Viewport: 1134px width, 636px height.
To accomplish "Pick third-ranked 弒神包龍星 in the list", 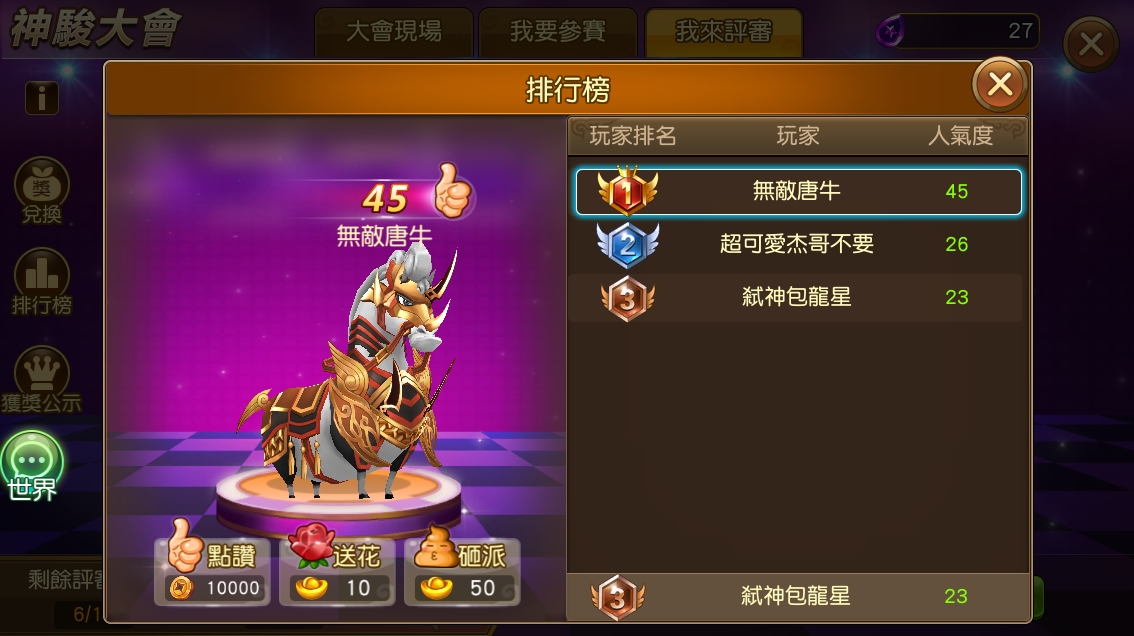I will (798, 297).
